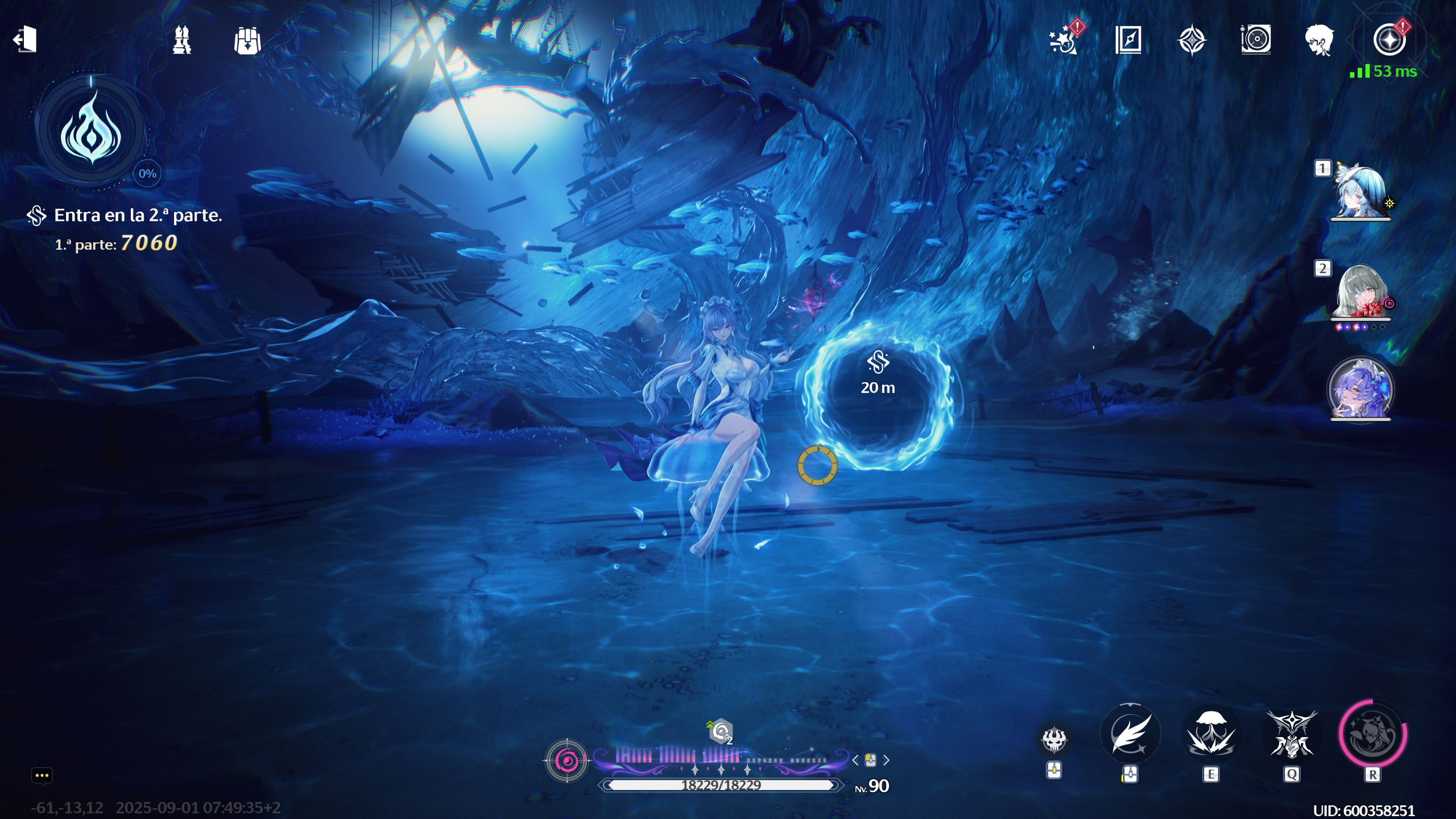Trigger the winged echo skill icon
Image resolution: width=1456 pixels, height=819 pixels.
point(1292,734)
